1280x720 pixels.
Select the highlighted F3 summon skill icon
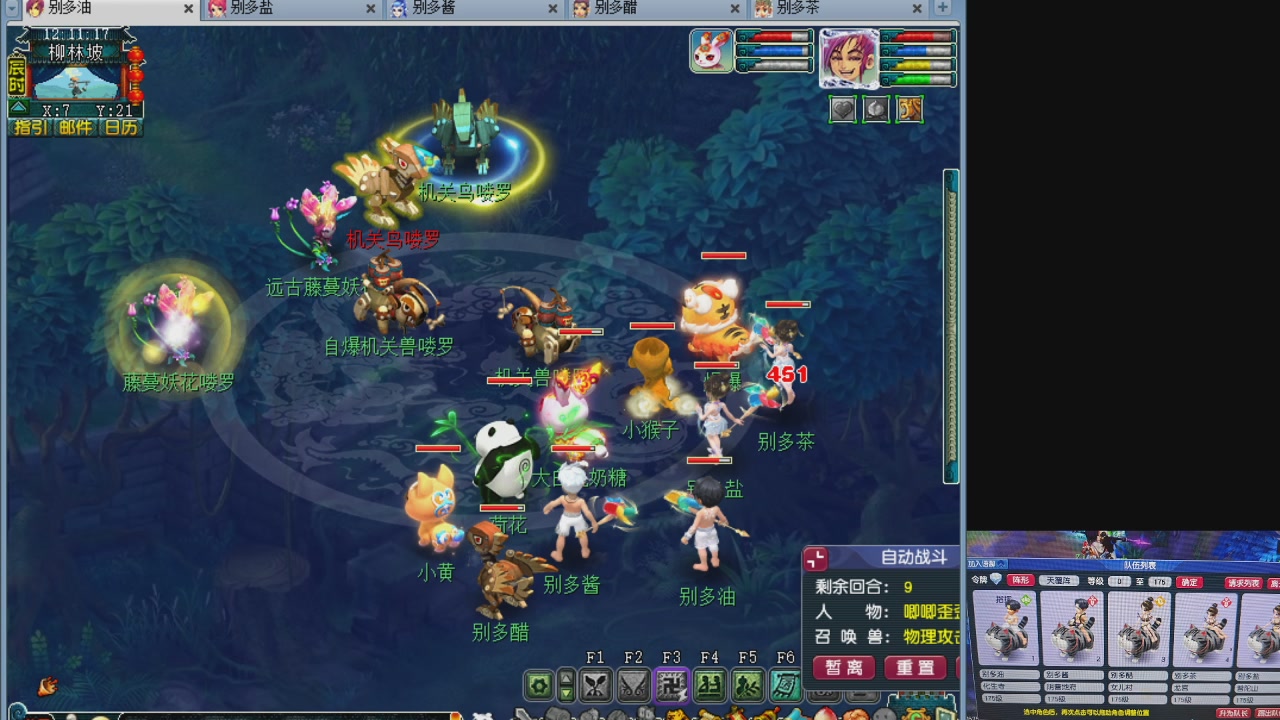671,685
